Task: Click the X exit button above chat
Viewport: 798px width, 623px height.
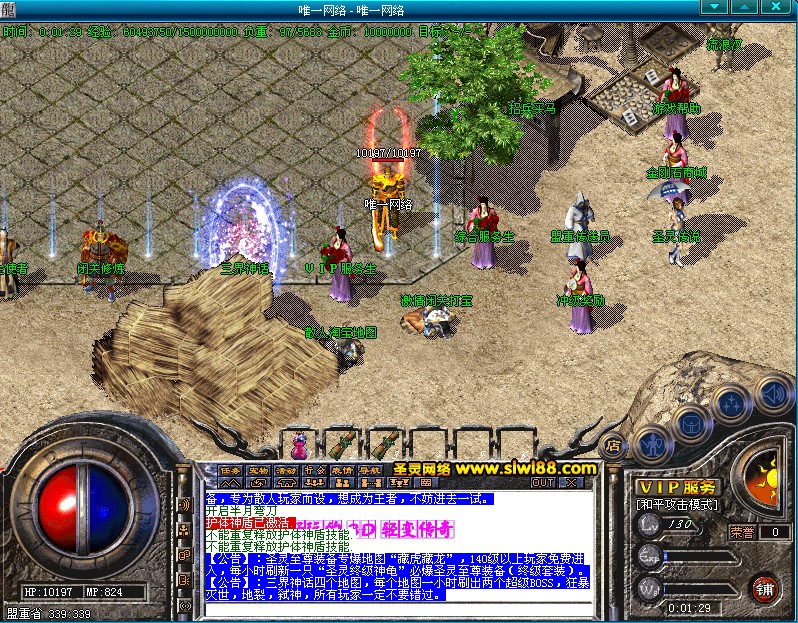Action: [x=571, y=482]
